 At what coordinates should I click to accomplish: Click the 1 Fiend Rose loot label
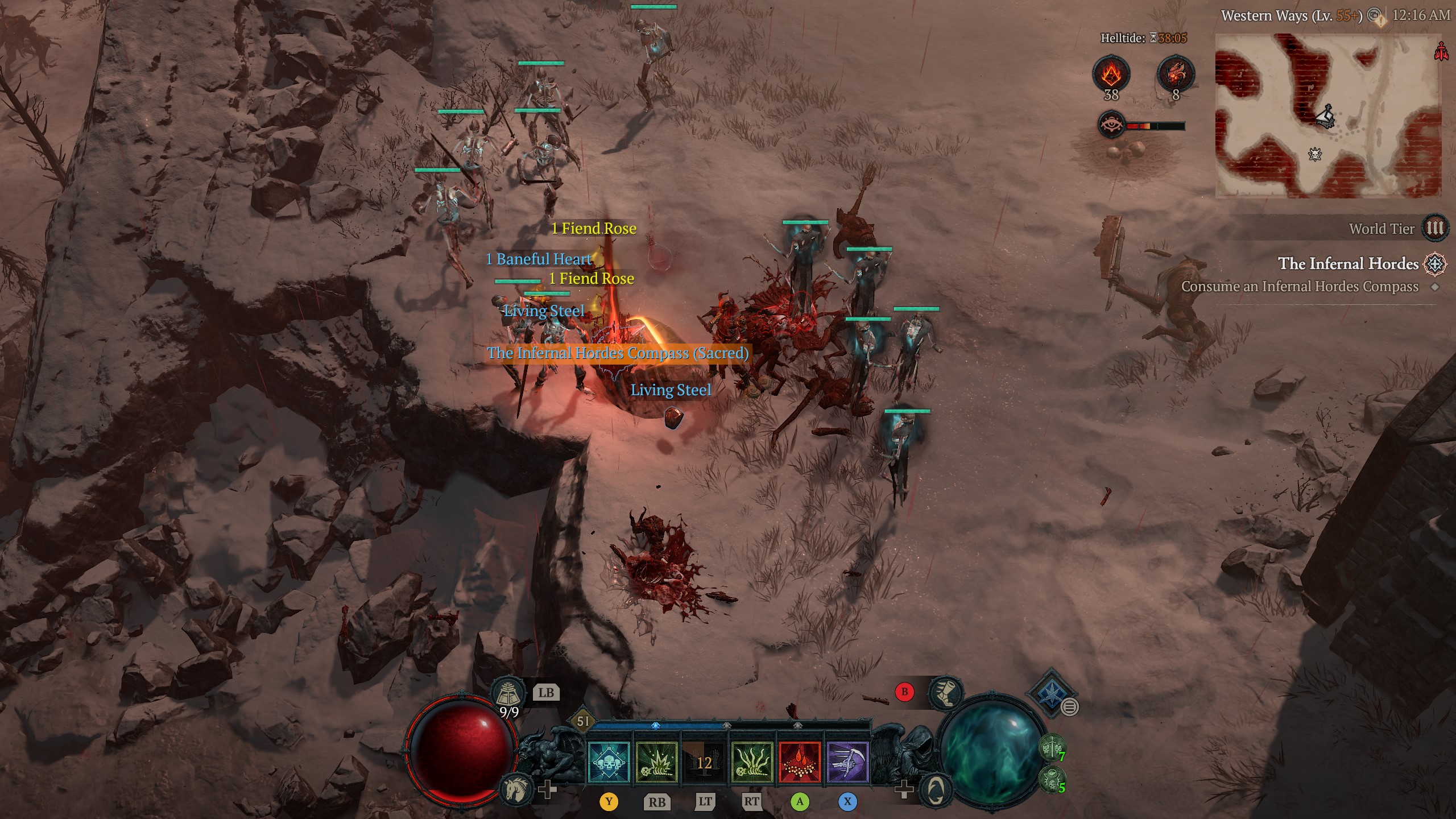(593, 229)
